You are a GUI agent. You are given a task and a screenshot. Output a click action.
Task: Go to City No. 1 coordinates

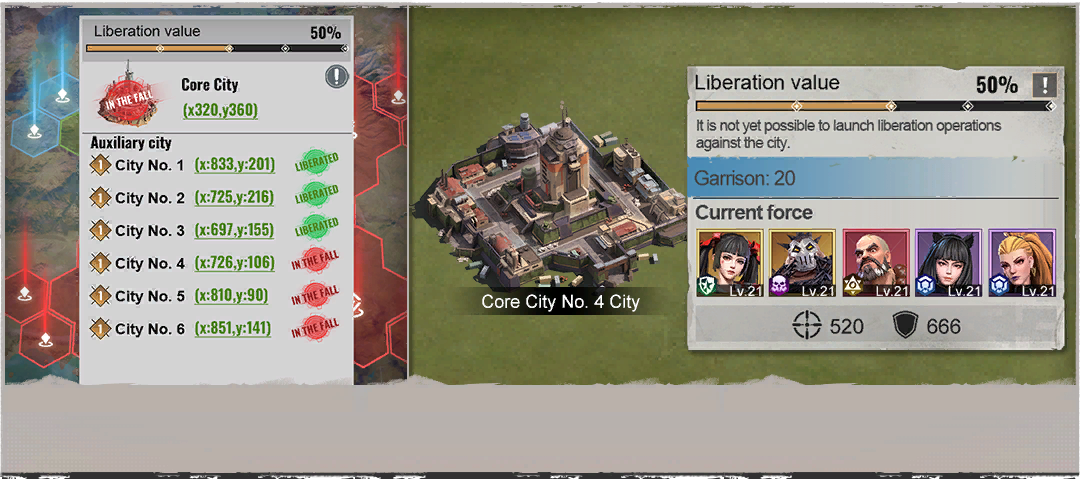point(234,165)
